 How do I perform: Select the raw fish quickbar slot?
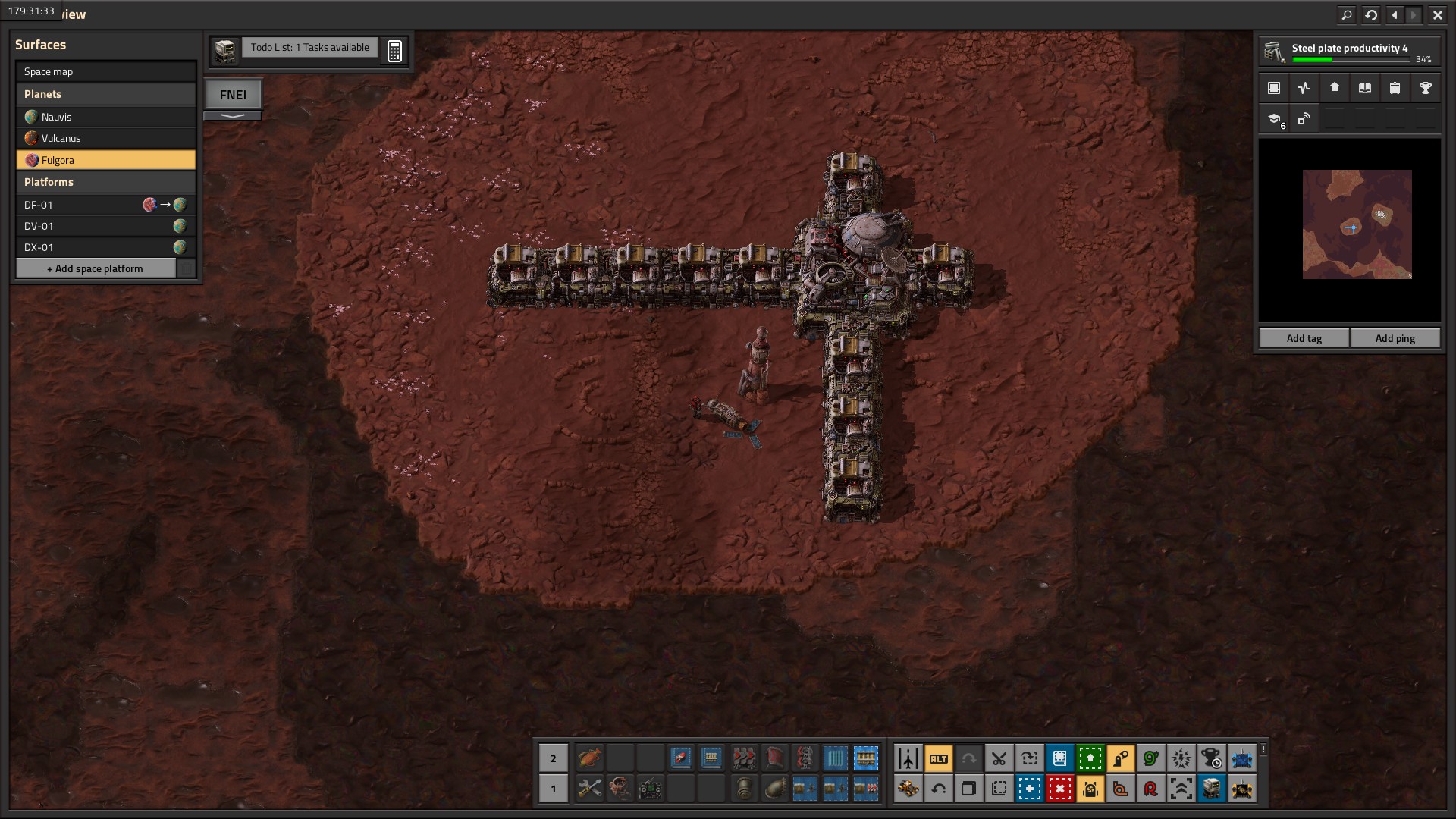(589, 758)
